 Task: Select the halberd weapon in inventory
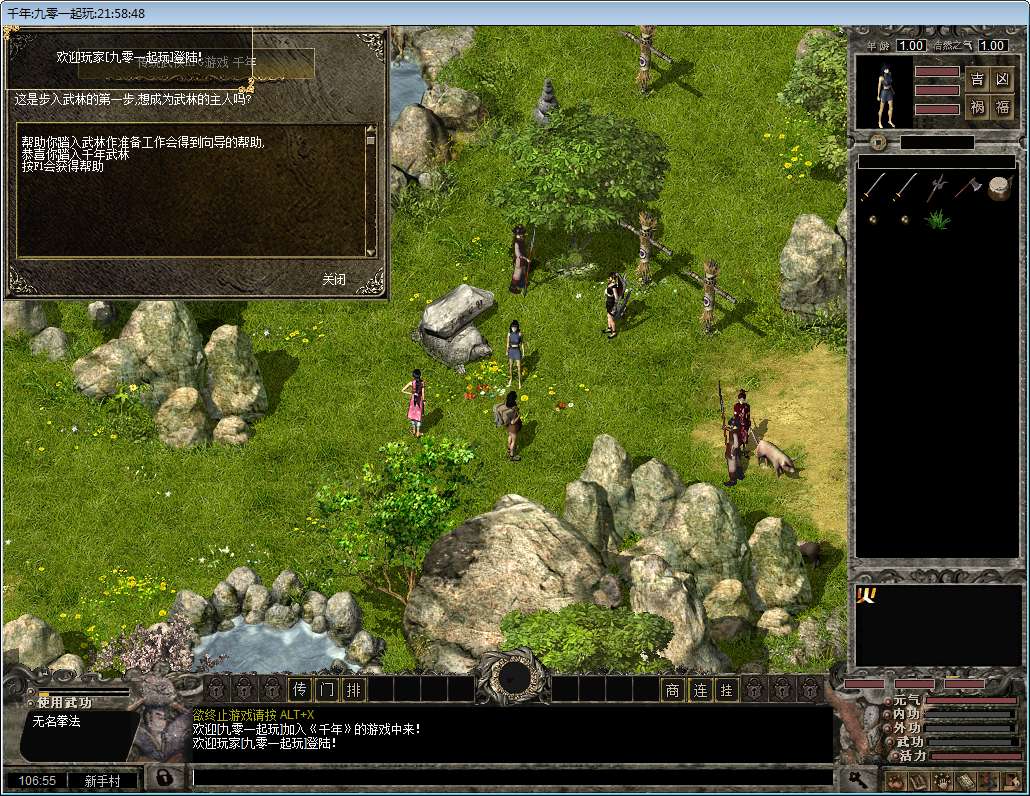pos(937,187)
